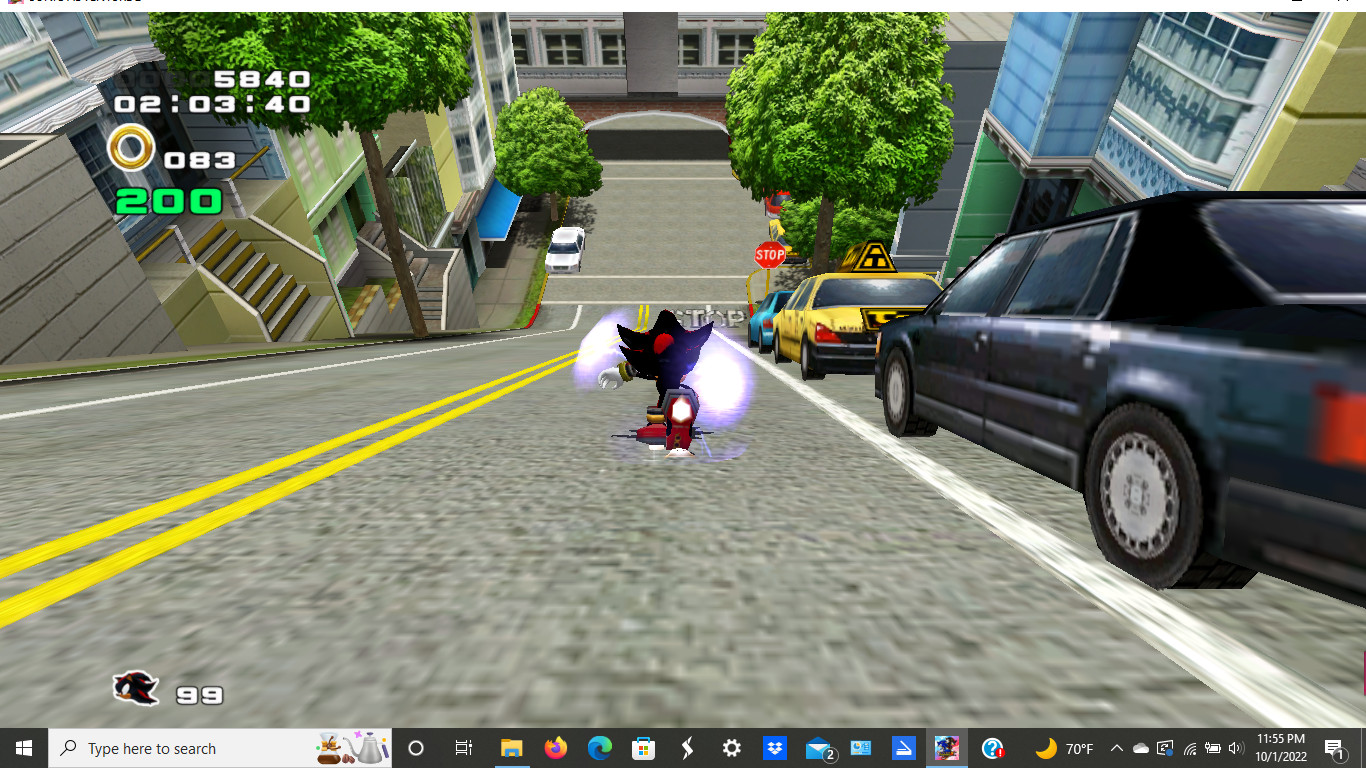Screen dimensions: 1366x768
Task: Open File Explorer from the taskbar
Action: [x=513, y=748]
